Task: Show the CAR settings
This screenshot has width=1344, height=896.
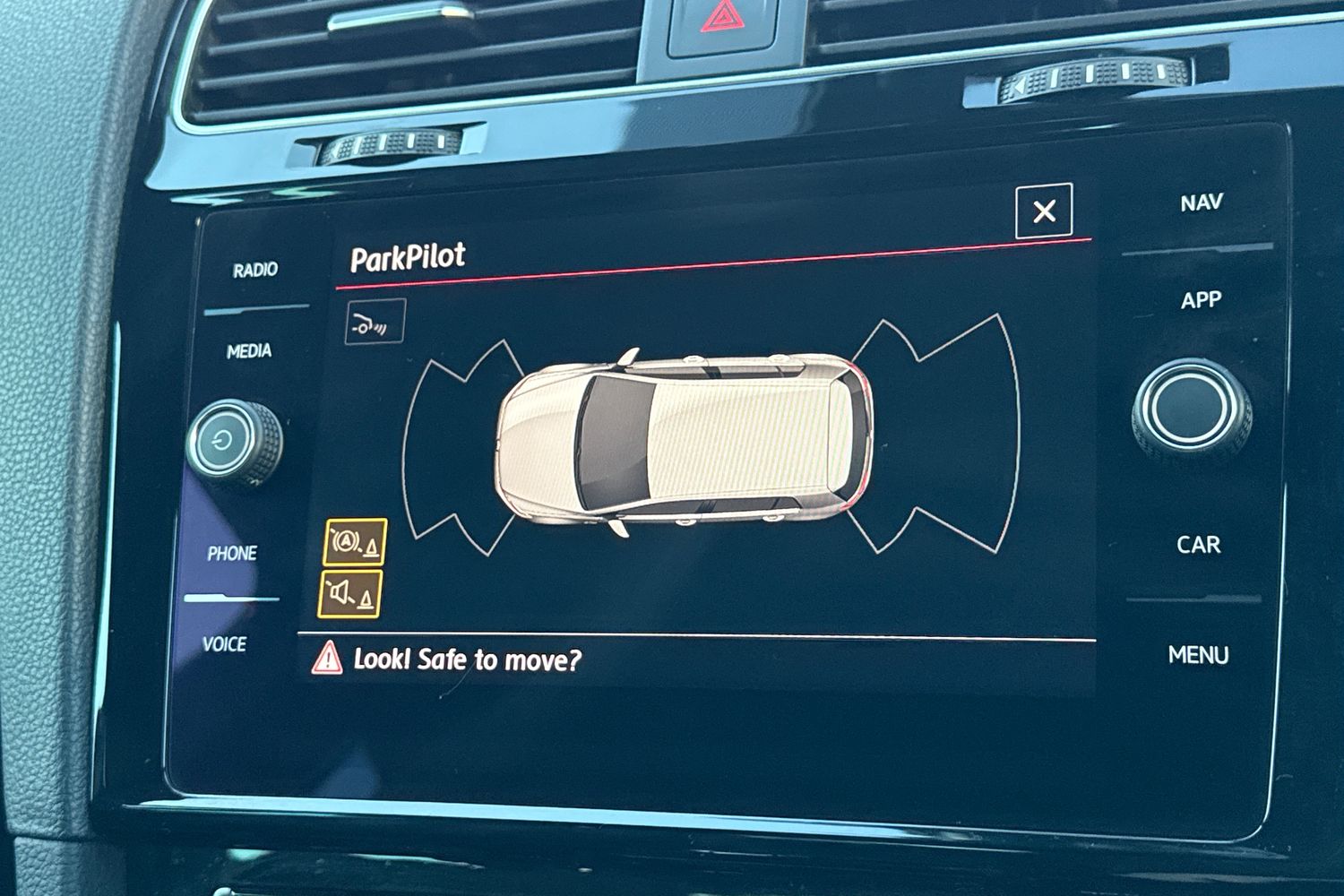Action: (x=1198, y=545)
